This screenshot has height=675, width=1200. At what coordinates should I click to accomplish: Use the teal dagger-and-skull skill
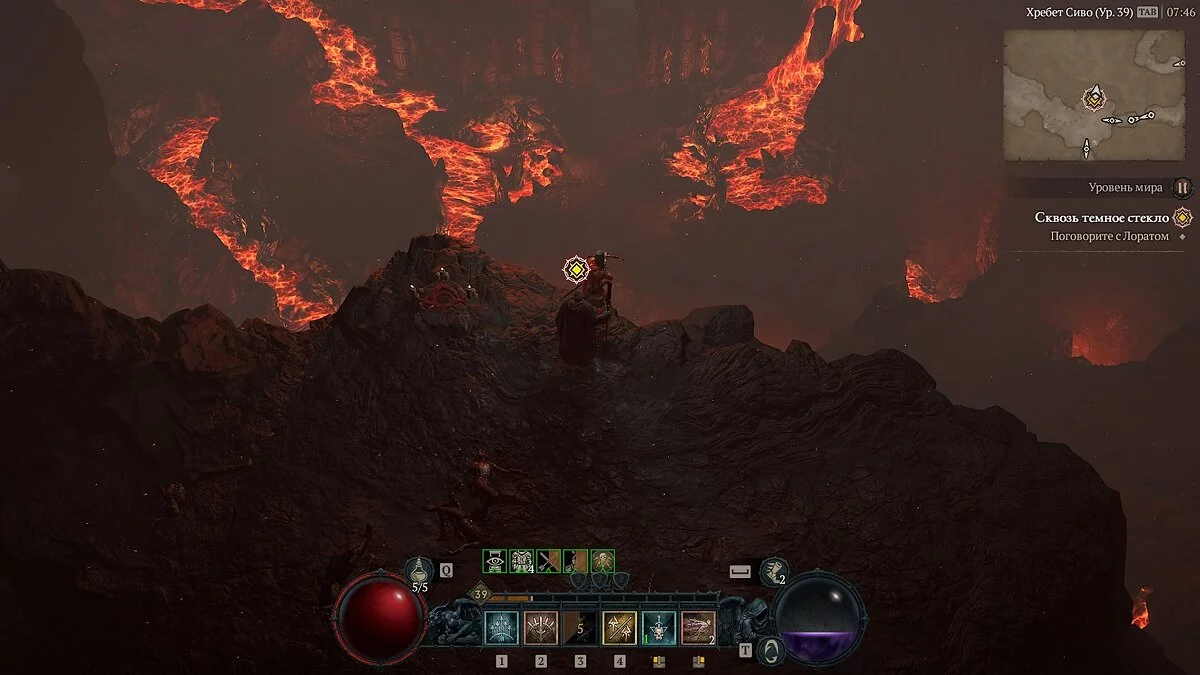tap(658, 628)
